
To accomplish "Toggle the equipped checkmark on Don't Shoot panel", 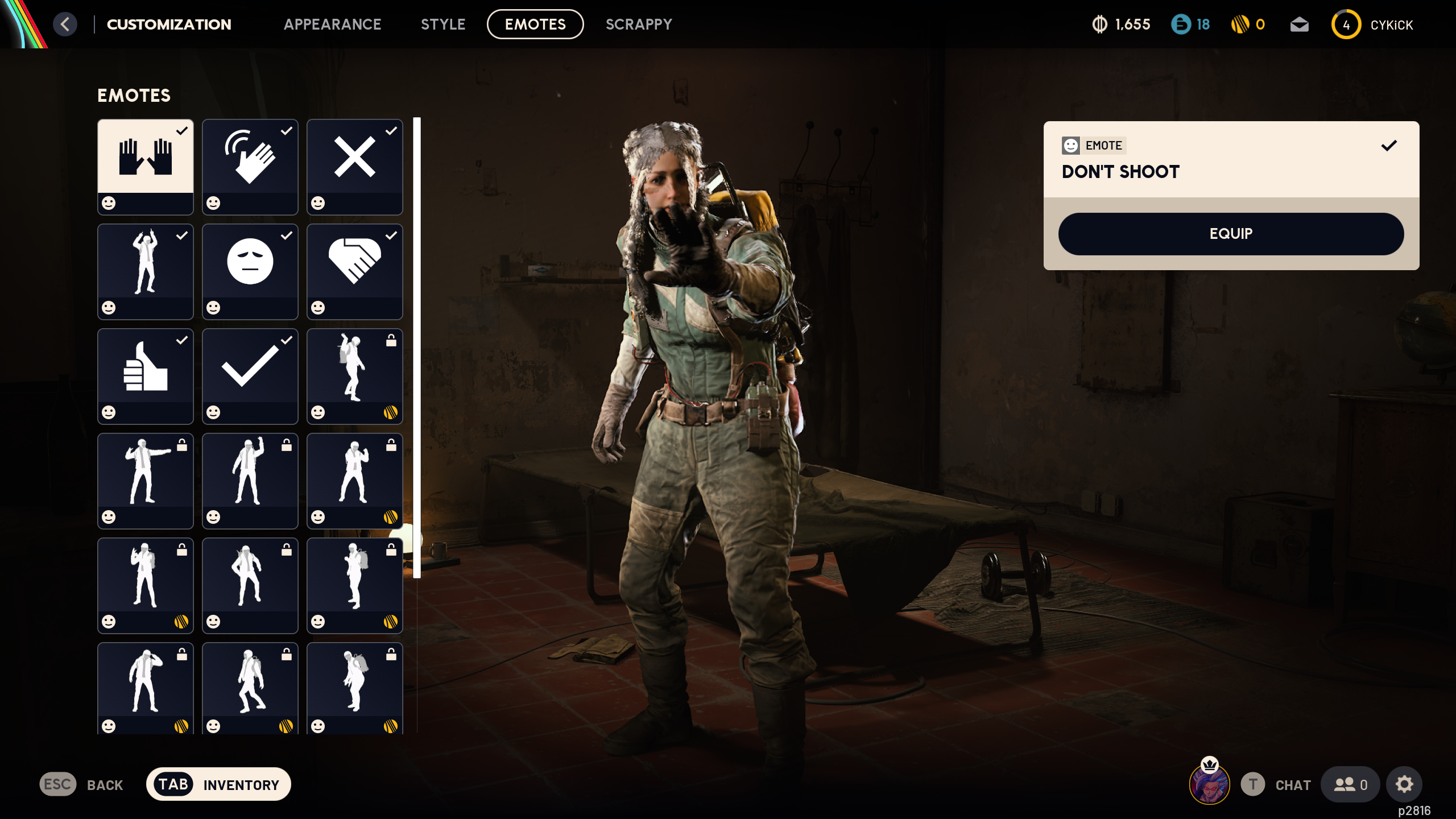I will [x=1388, y=146].
